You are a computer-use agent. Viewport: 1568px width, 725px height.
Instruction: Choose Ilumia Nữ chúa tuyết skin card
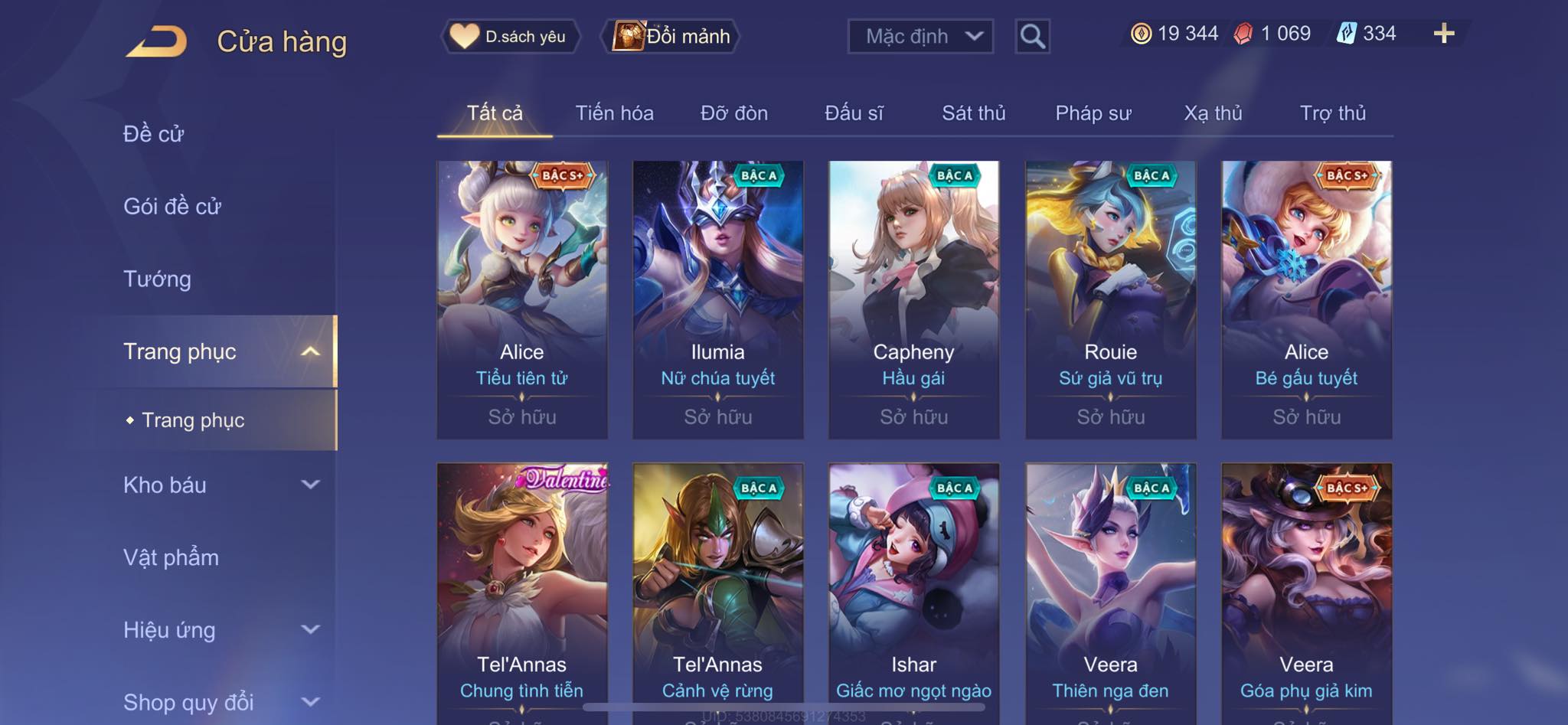tap(717, 299)
